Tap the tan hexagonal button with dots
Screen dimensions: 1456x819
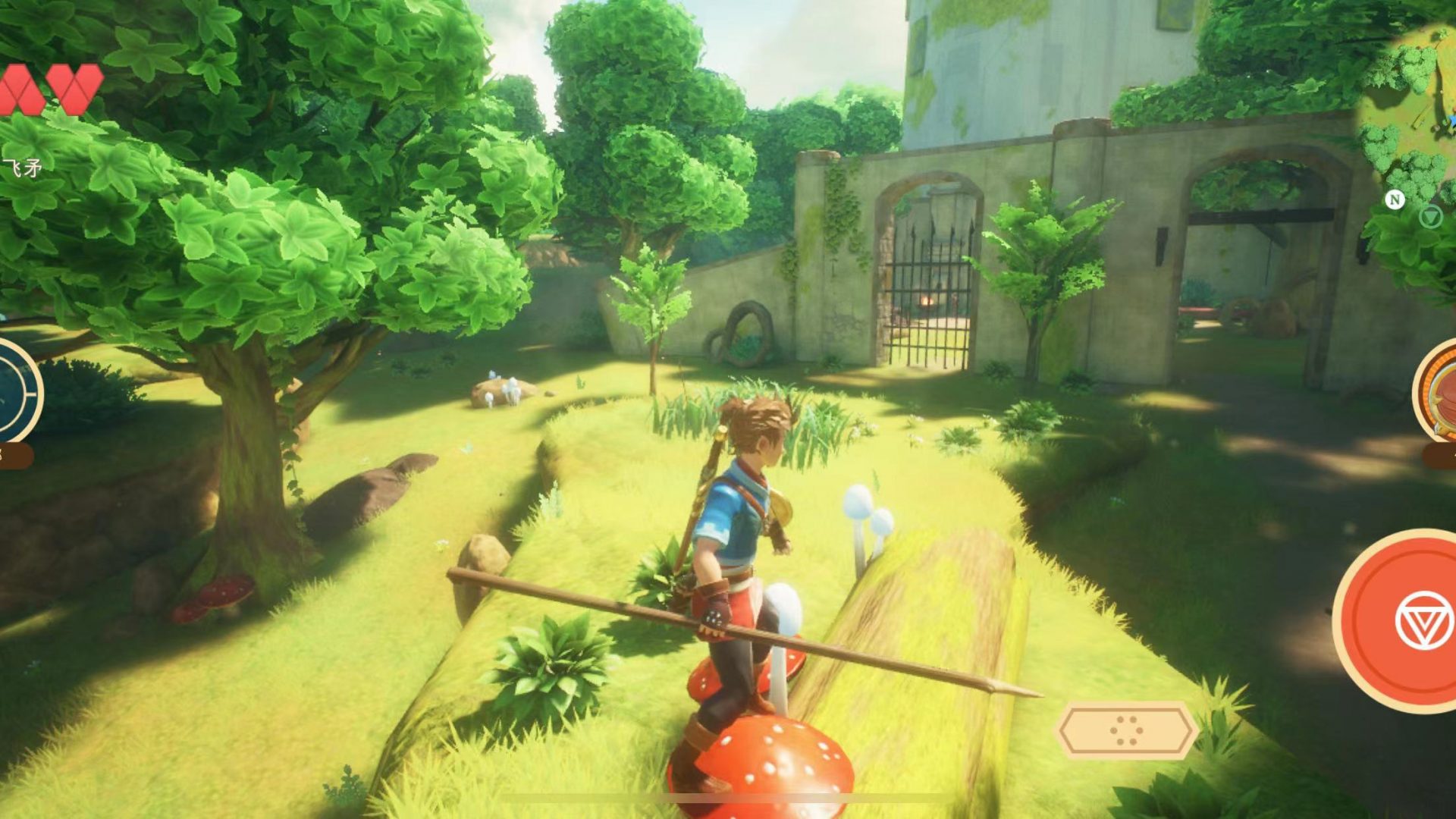(1127, 730)
